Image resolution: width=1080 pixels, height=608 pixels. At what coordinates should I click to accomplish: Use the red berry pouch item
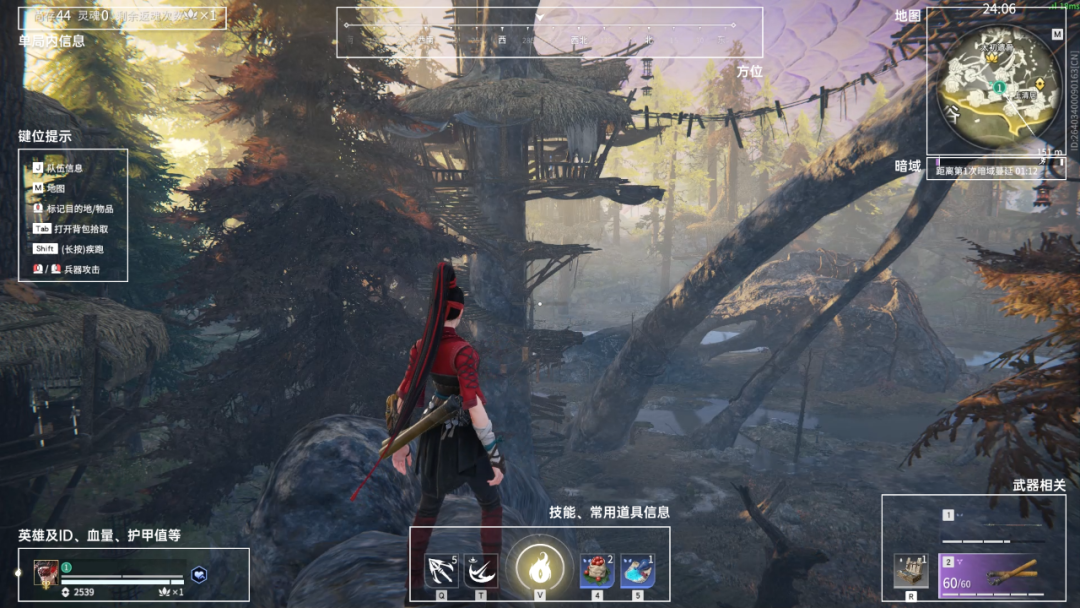pos(597,571)
